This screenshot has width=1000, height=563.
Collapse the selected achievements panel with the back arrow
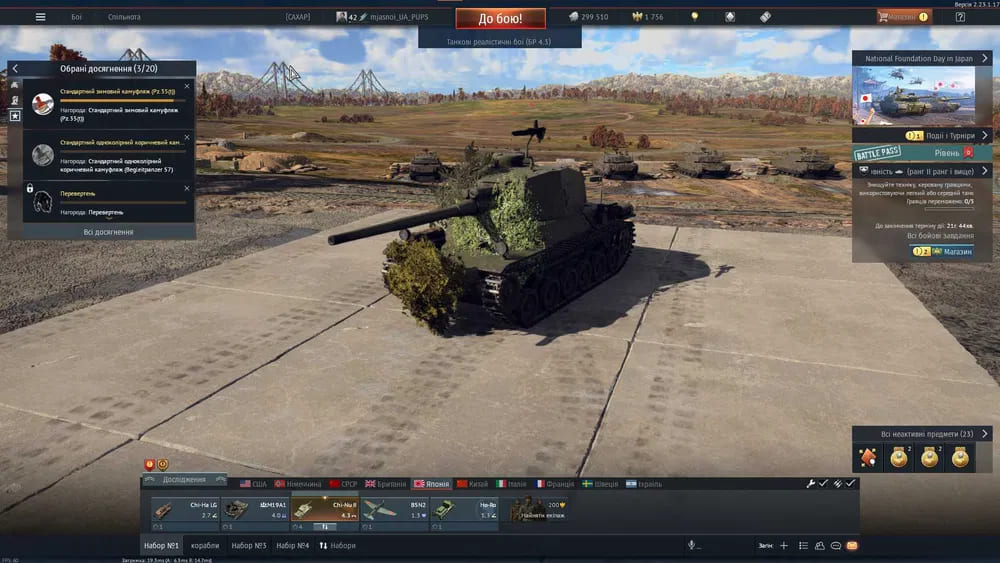pyautogui.click(x=15, y=68)
